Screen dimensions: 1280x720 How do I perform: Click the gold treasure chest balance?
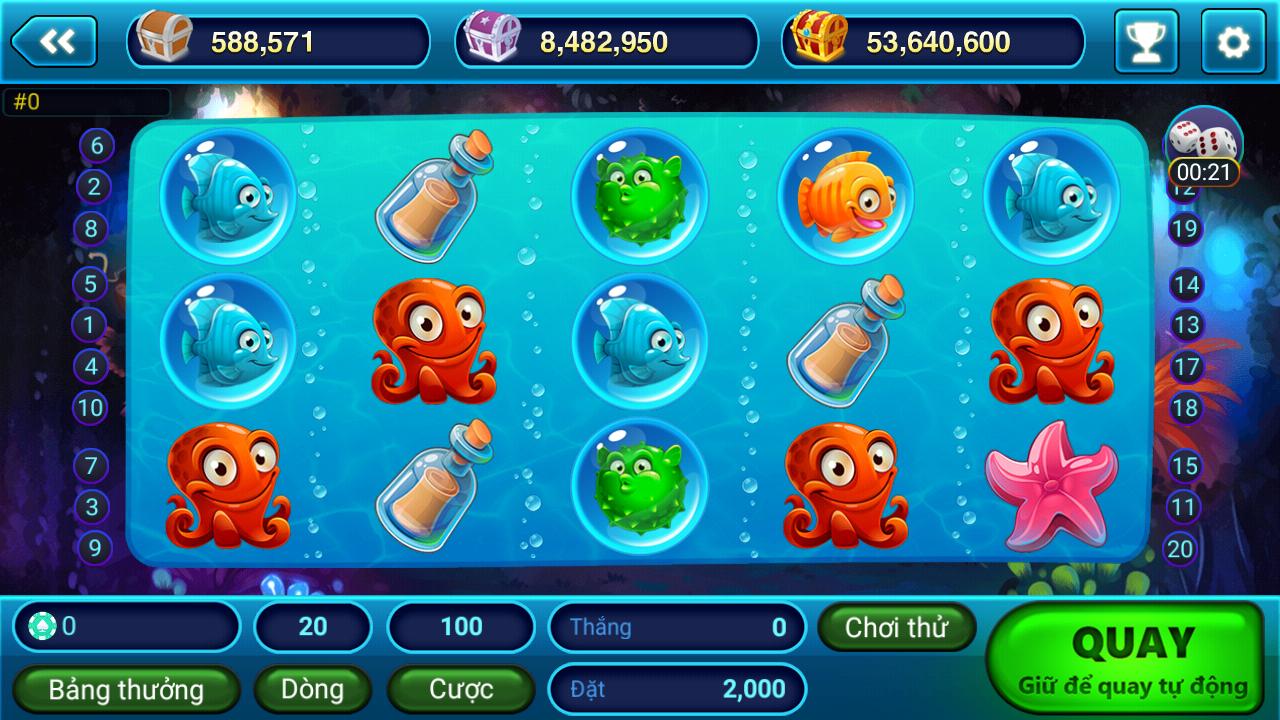[820, 40]
